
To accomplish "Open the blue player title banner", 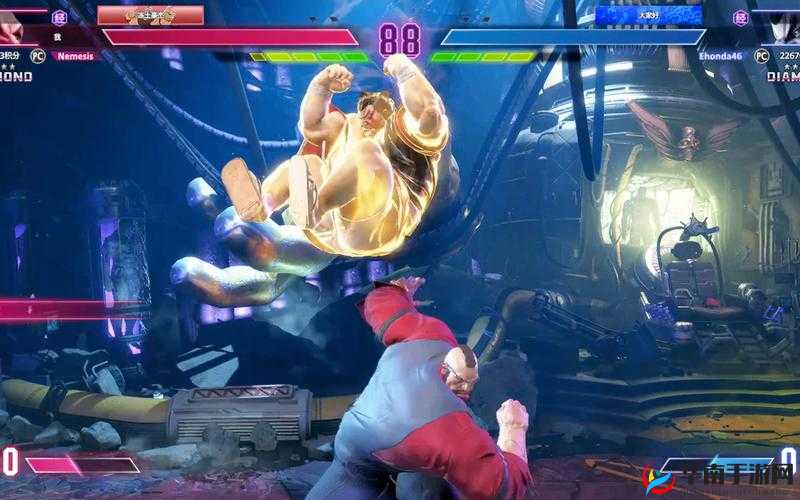I will [649, 15].
